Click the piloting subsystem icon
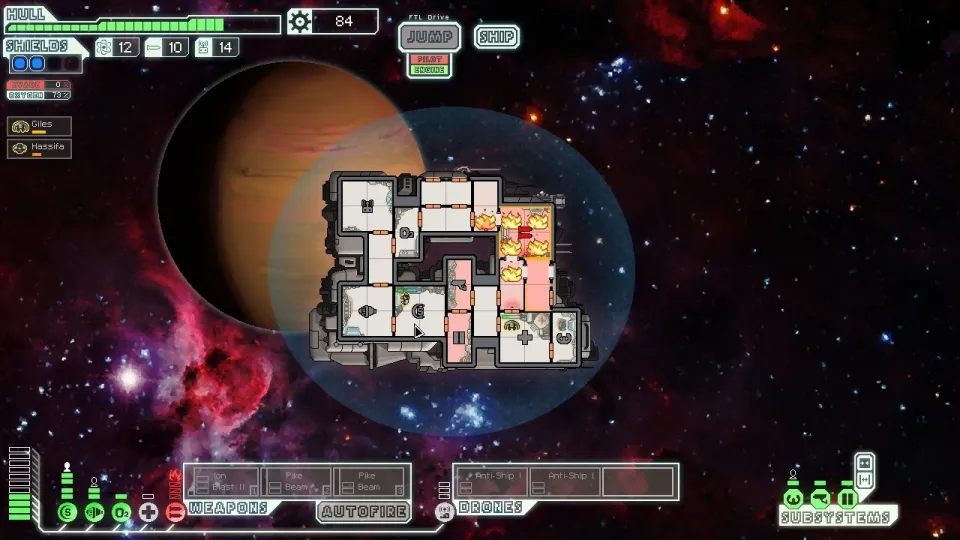Screen dimensions: 960x540 793,498
